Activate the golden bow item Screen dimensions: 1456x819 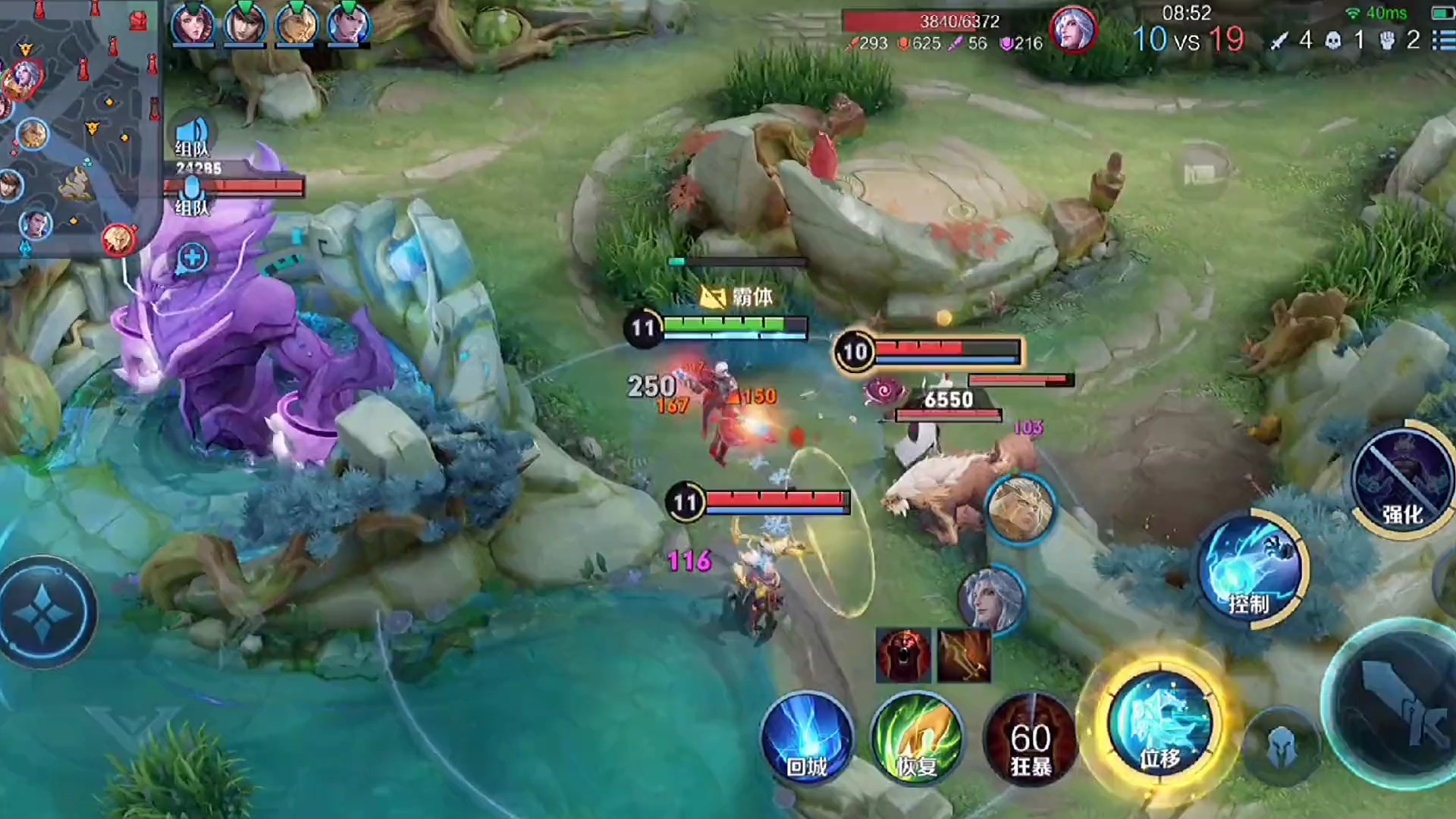point(964,655)
